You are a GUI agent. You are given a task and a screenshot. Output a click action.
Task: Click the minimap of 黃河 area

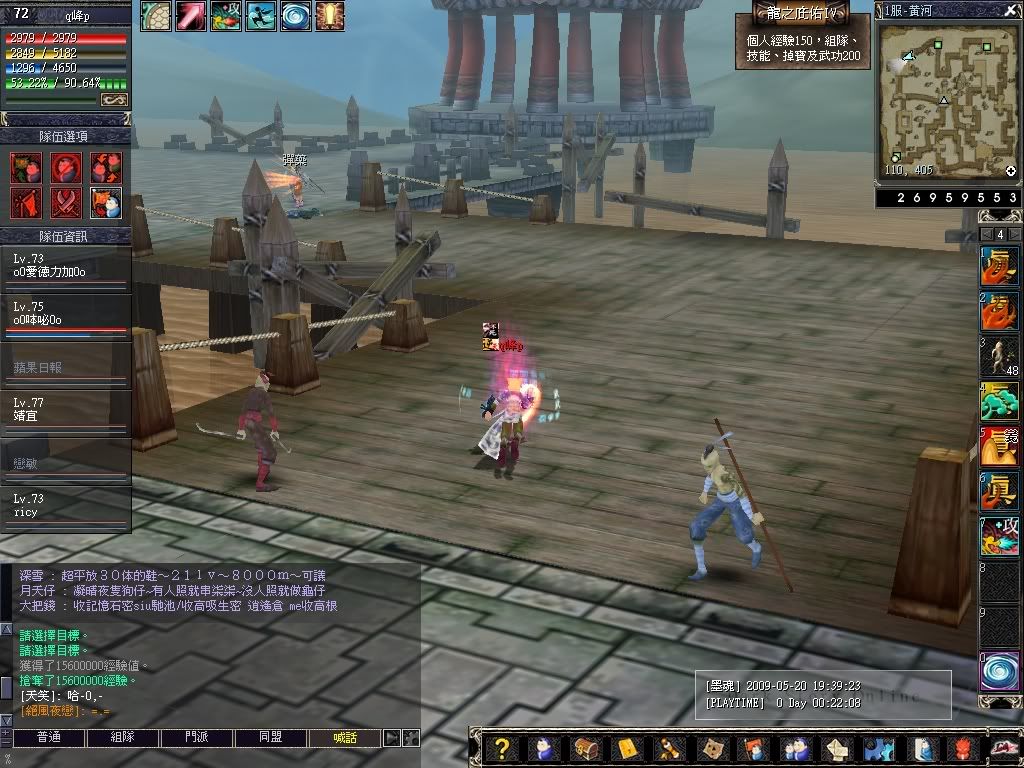945,98
